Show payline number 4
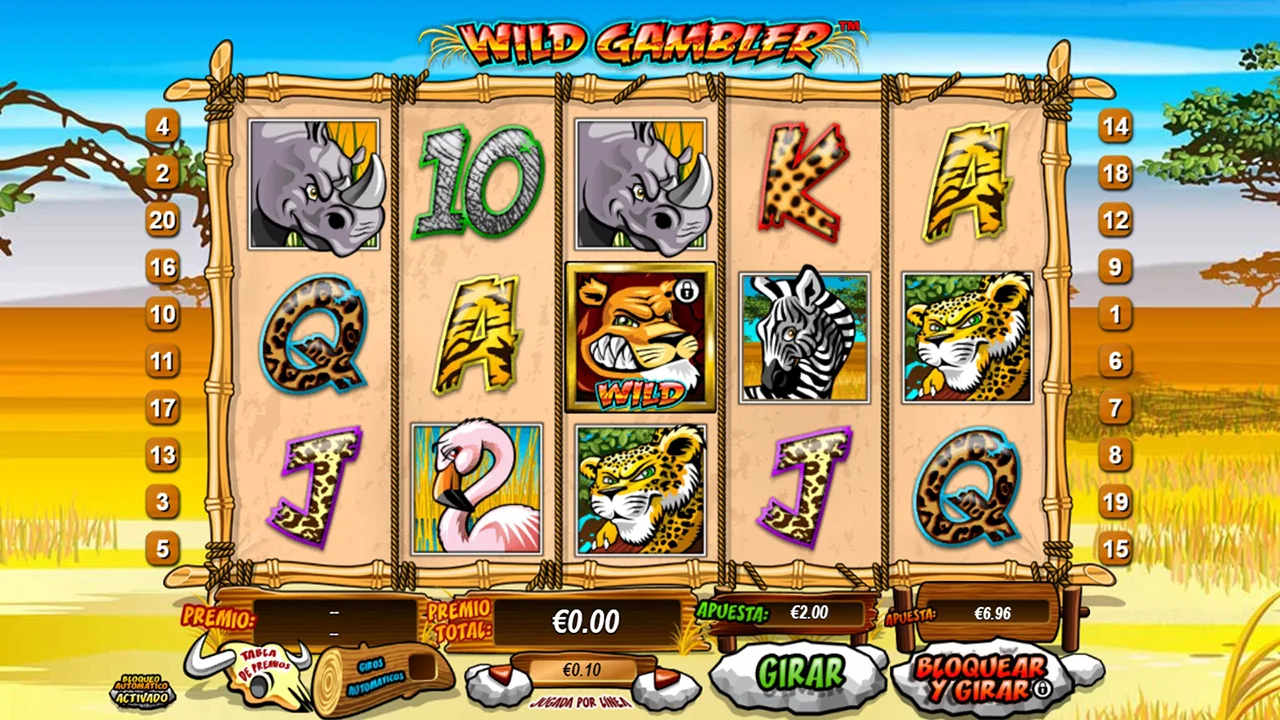Viewport: 1280px width, 720px height. coord(163,127)
